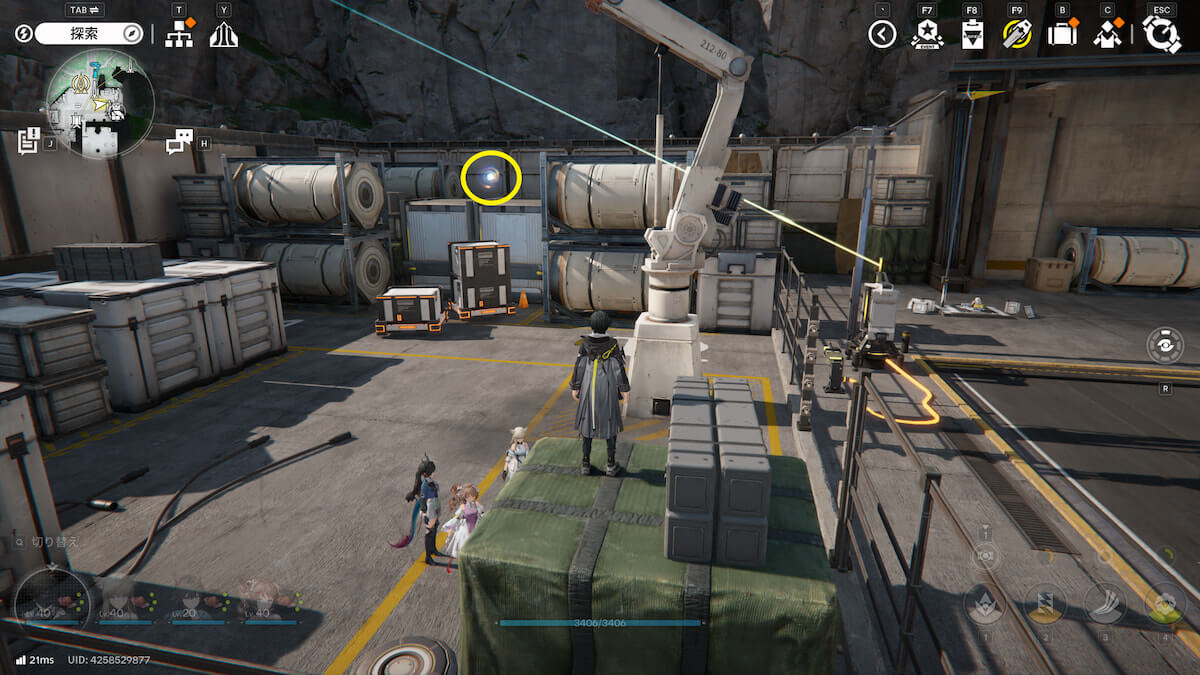Activate the second squad skill icon
Viewport: 1200px width, 675px height.
[x=1045, y=603]
